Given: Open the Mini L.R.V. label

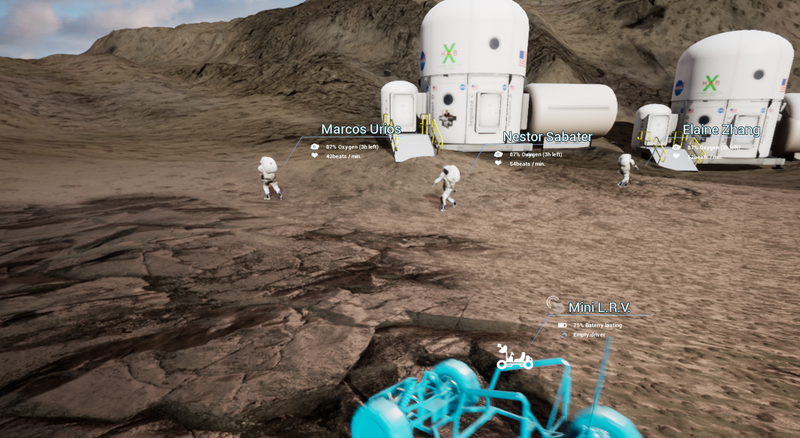Looking at the screenshot, I should pyautogui.click(x=599, y=307).
